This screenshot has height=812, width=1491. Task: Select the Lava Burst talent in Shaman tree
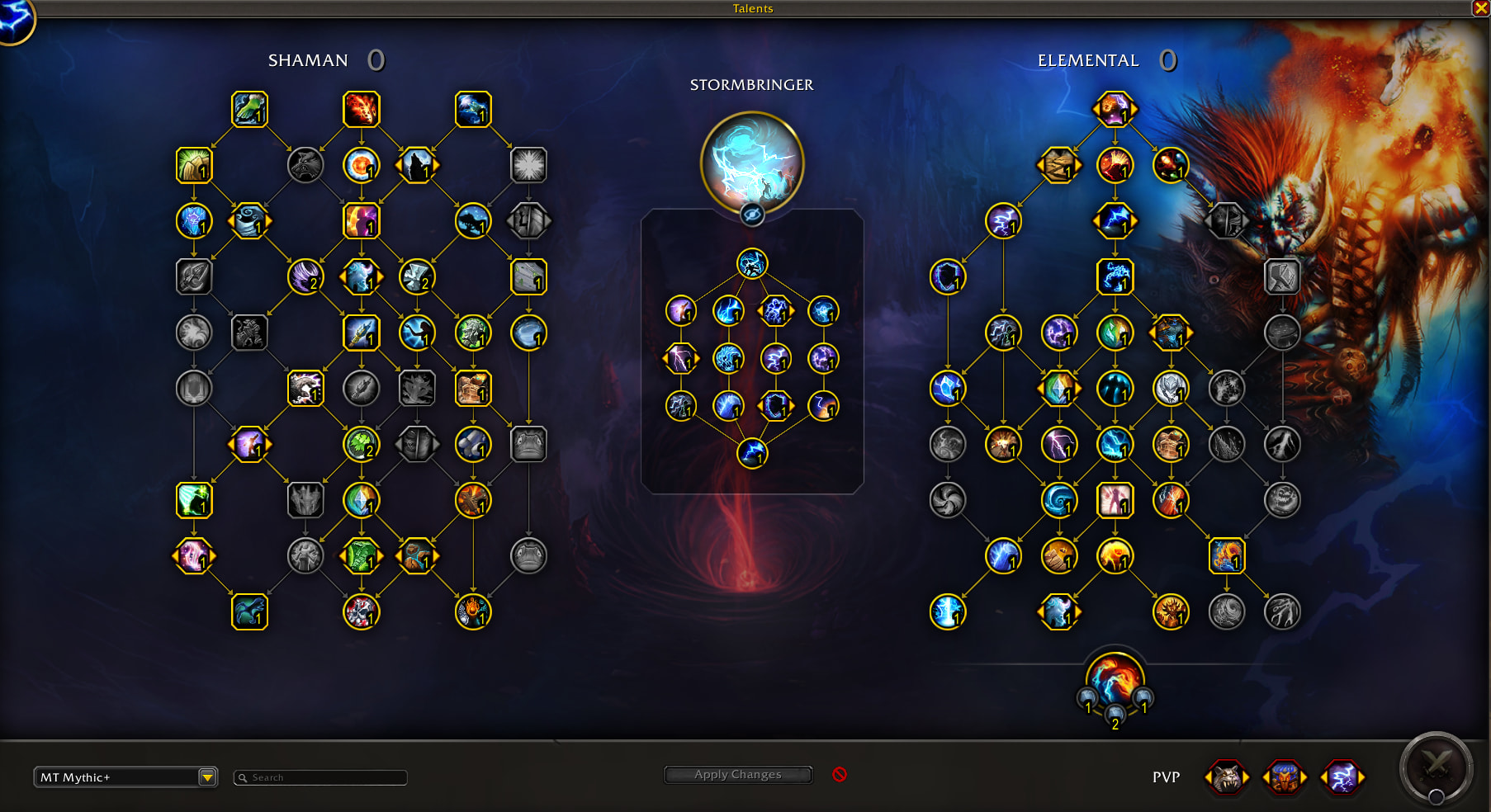tap(361, 110)
